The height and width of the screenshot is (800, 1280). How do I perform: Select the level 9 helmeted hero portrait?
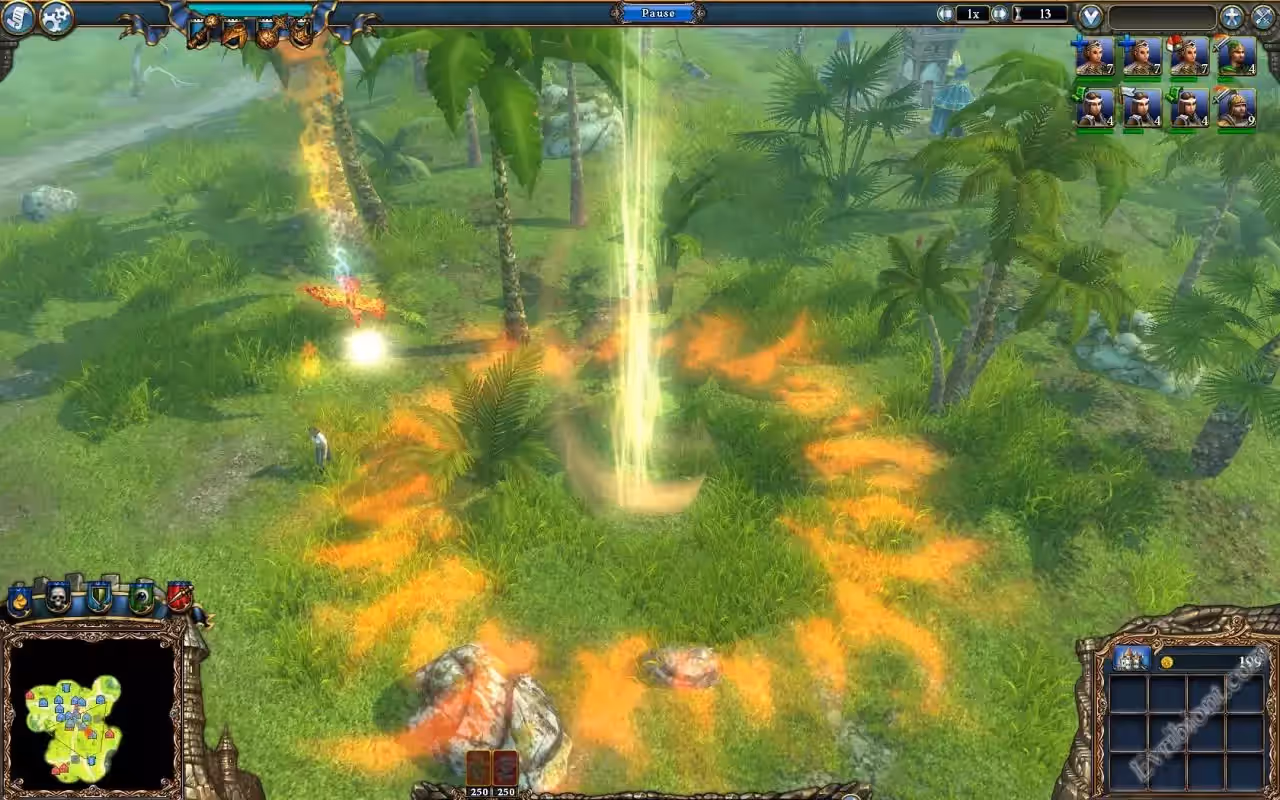click(x=1237, y=107)
